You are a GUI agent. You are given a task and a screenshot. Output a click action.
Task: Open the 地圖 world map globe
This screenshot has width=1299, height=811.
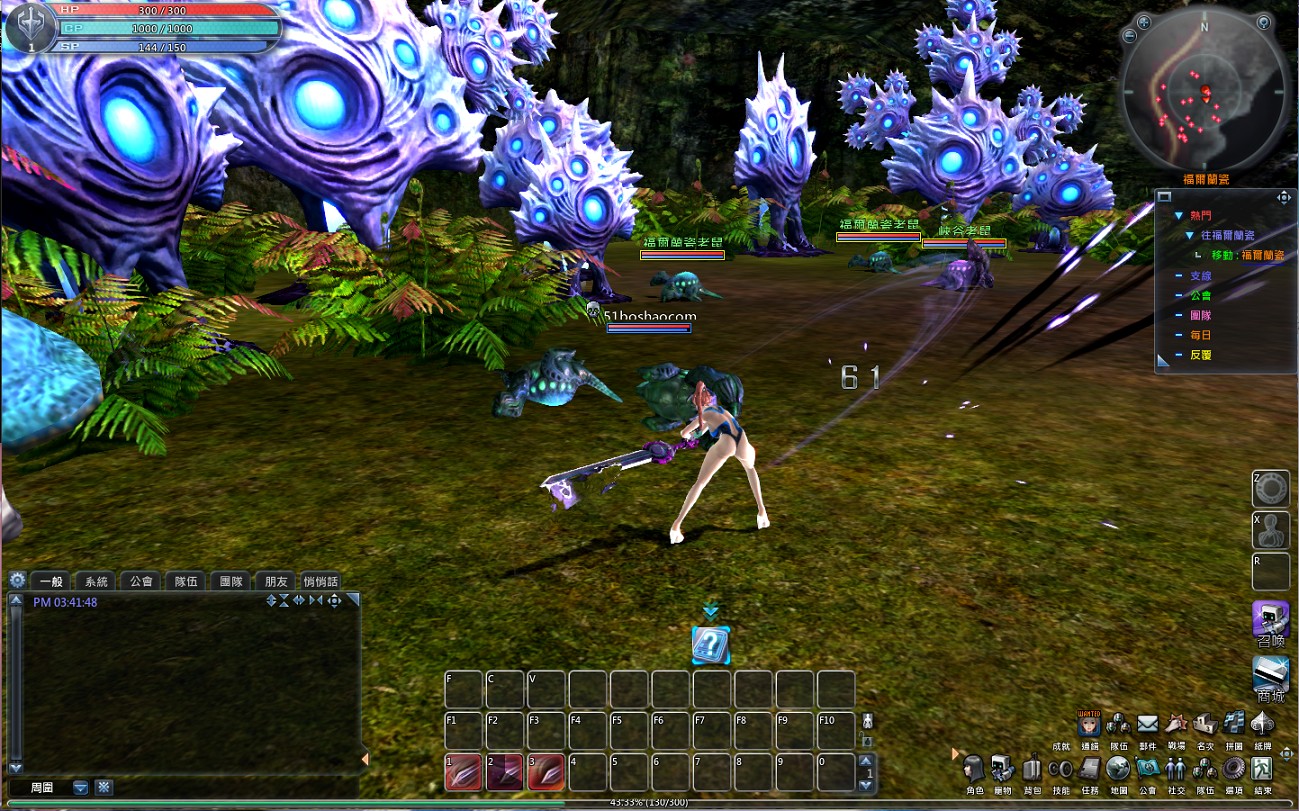pyautogui.click(x=1119, y=770)
